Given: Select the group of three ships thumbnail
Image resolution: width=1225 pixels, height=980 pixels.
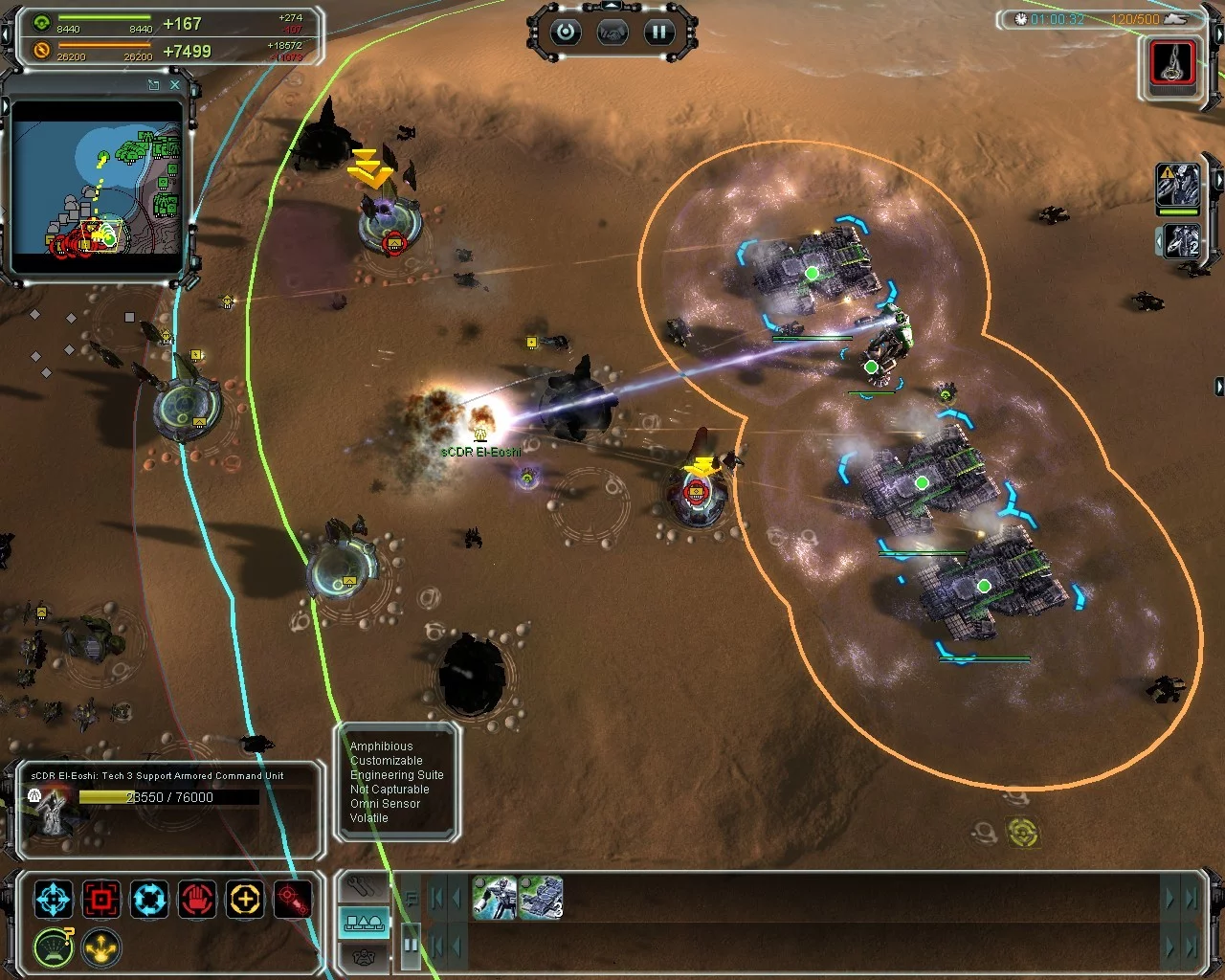Looking at the screenshot, I should click(x=540, y=899).
